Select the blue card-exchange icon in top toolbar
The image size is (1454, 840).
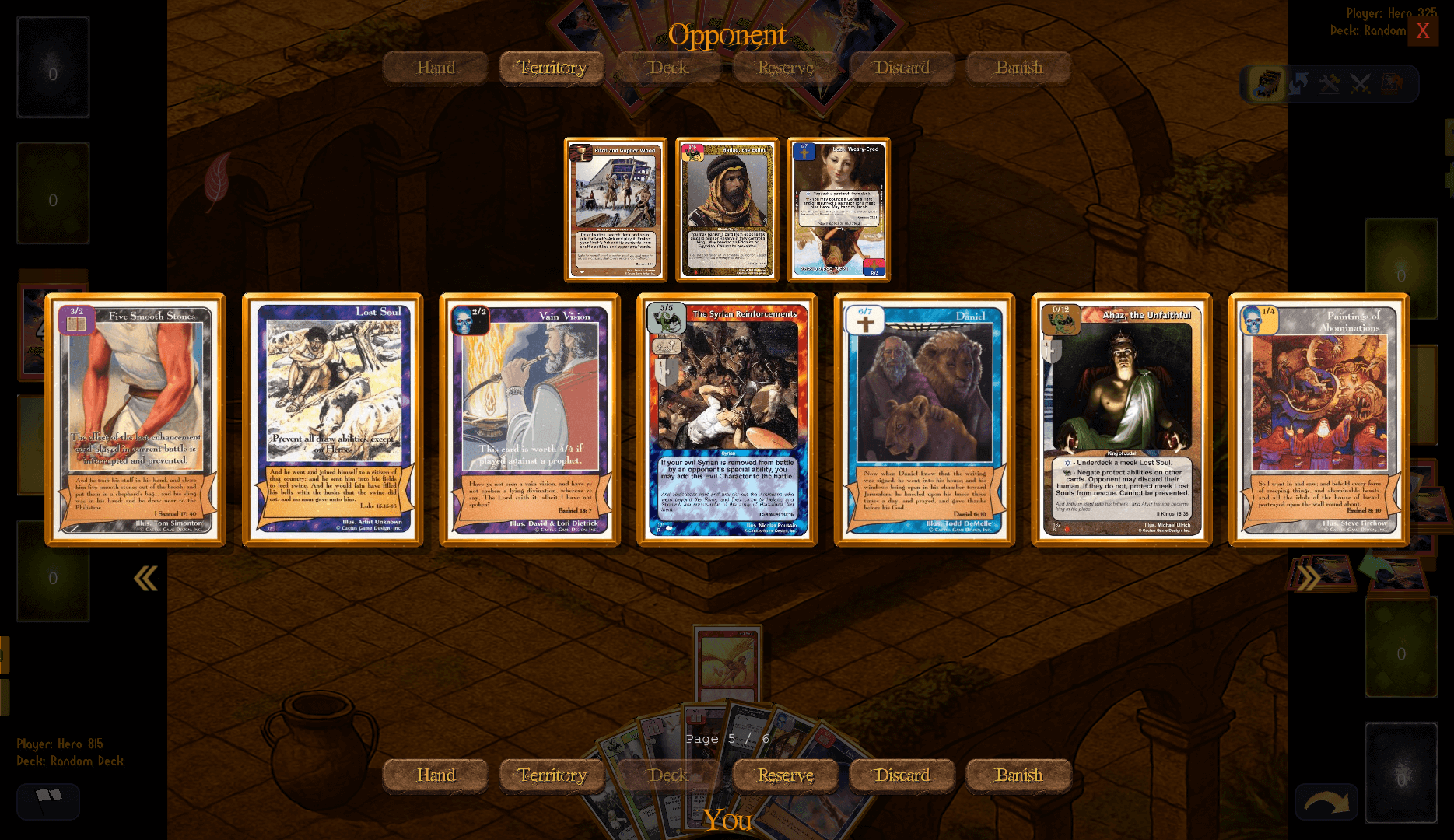[x=1295, y=85]
